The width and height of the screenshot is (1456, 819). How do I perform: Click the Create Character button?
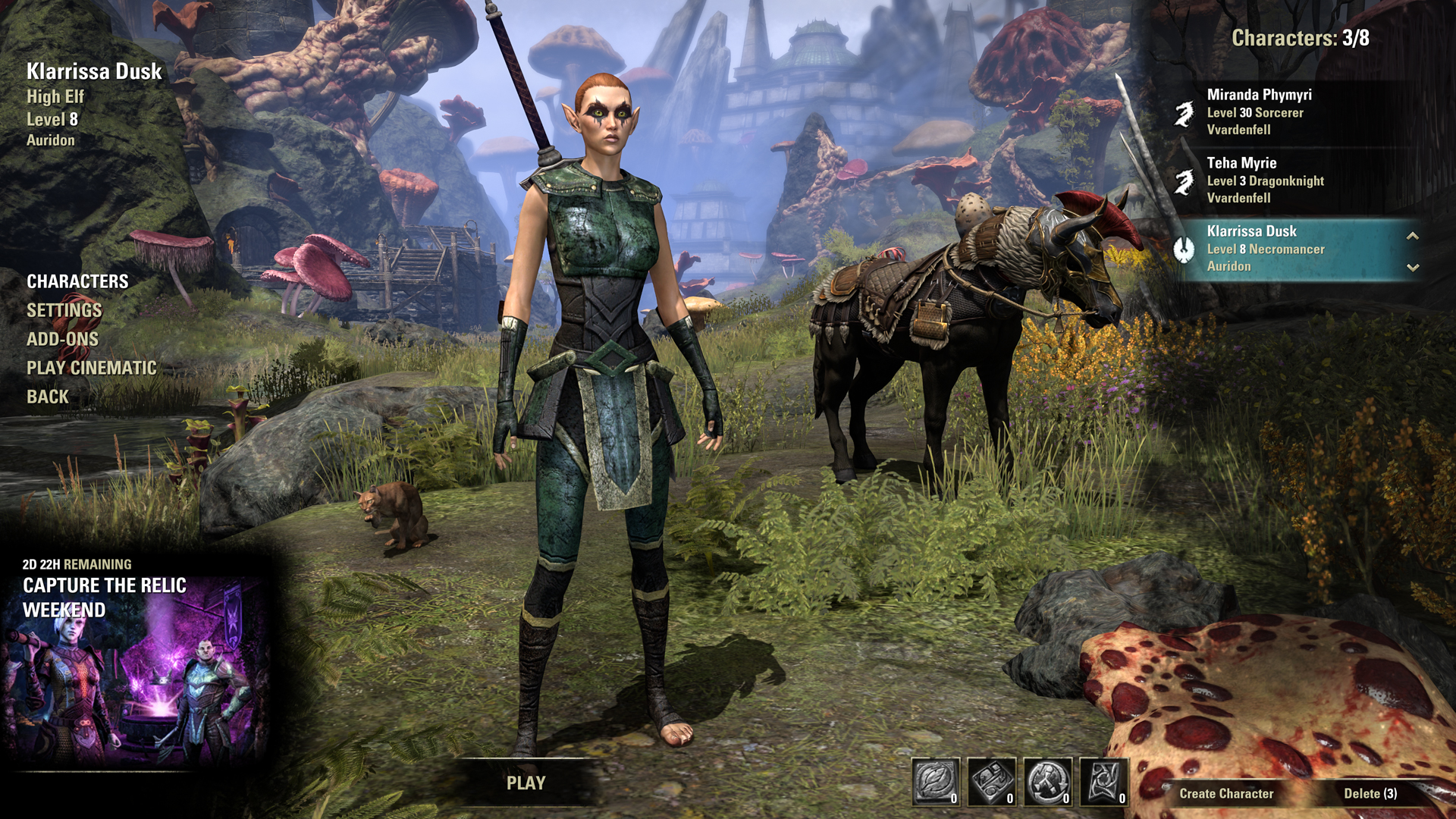tap(1226, 793)
